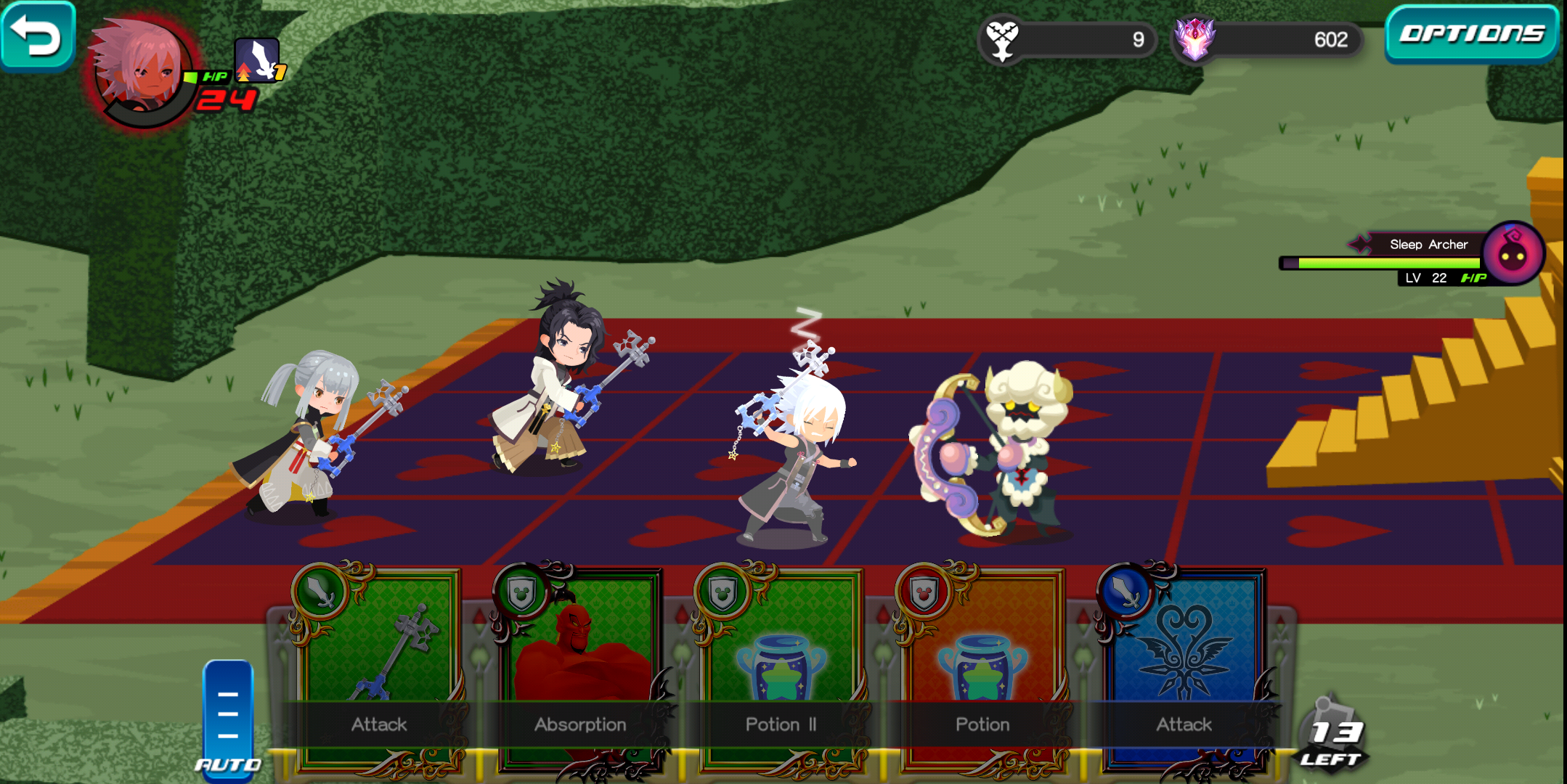This screenshot has width=1567, height=784.
Task: Play the green keyblade Attack card
Action: coord(378,668)
